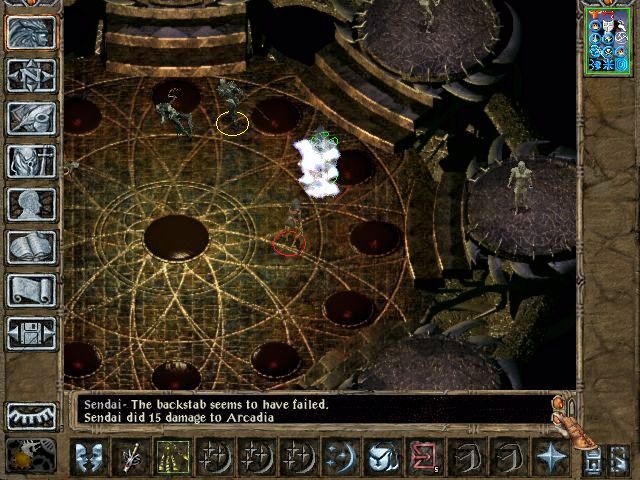Open the mage spellbook button

coord(31,247)
